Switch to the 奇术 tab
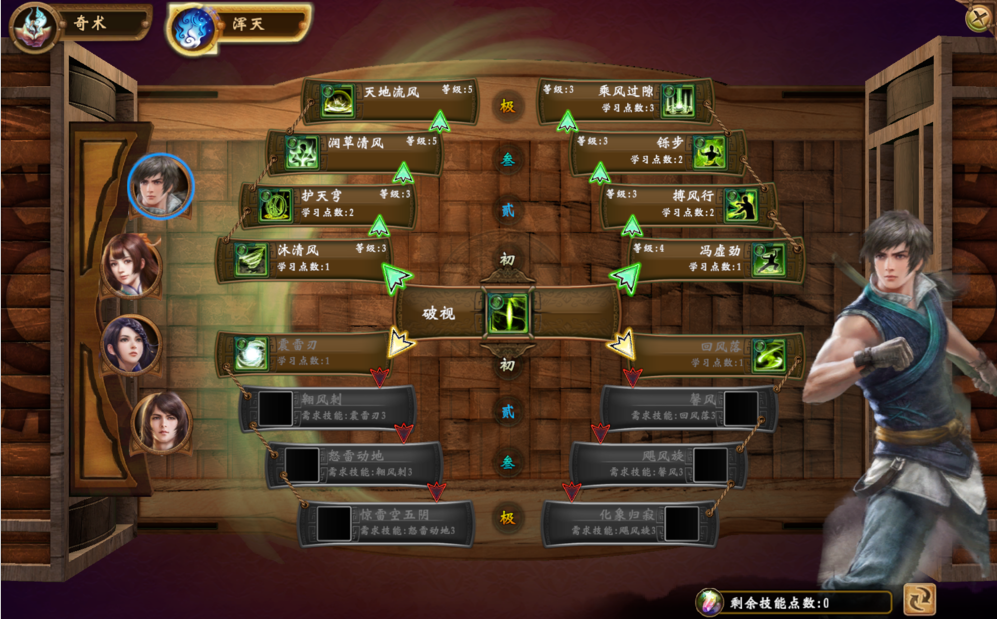This screenshot has height=619, width=997. tap(78, 24)
